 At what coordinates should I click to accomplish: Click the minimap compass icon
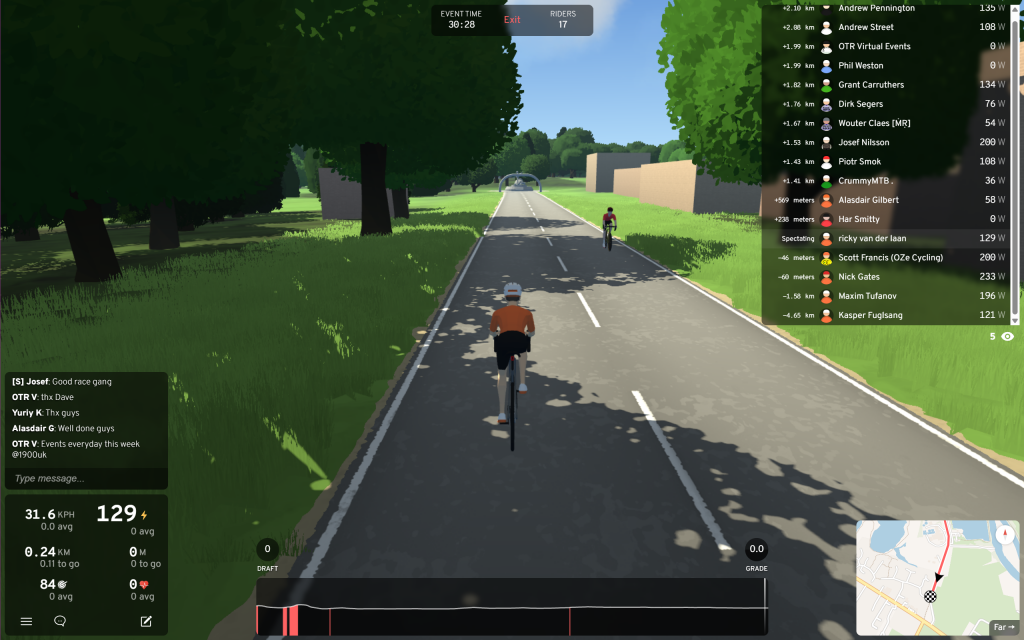(1003, 535)
